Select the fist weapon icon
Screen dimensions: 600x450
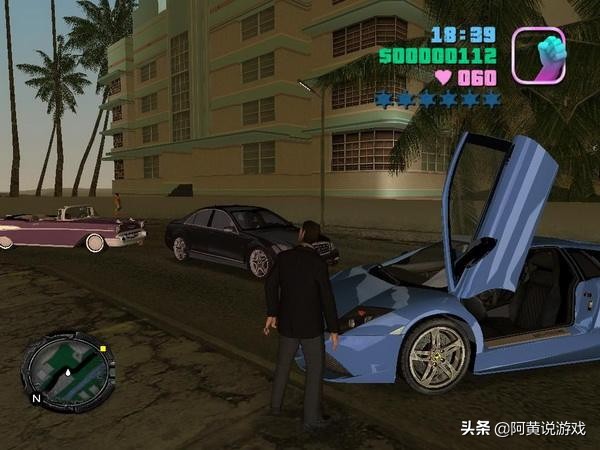(x=539, y=55)
